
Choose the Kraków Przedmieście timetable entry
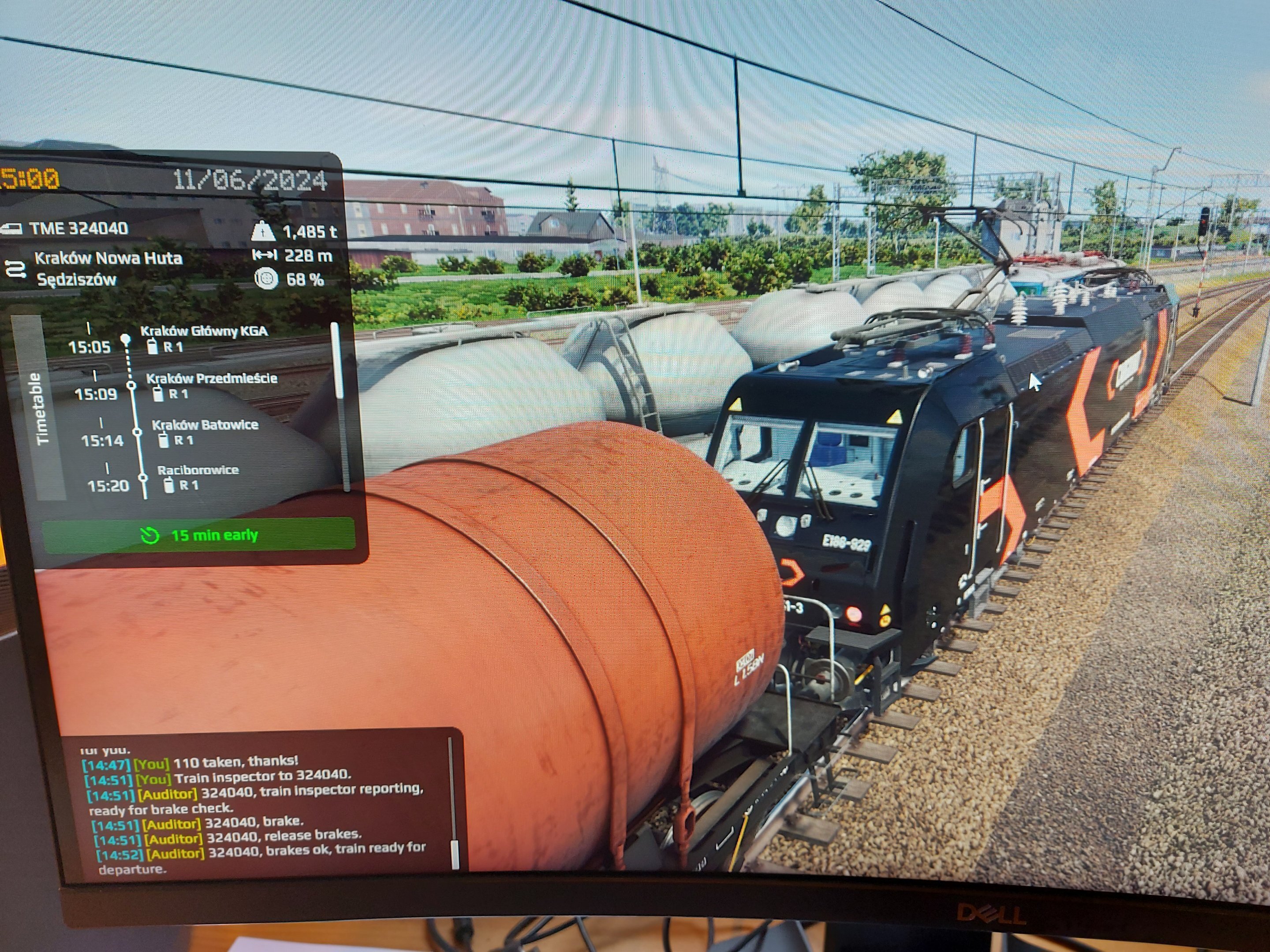pyautogui.click(x=211, y=379)
